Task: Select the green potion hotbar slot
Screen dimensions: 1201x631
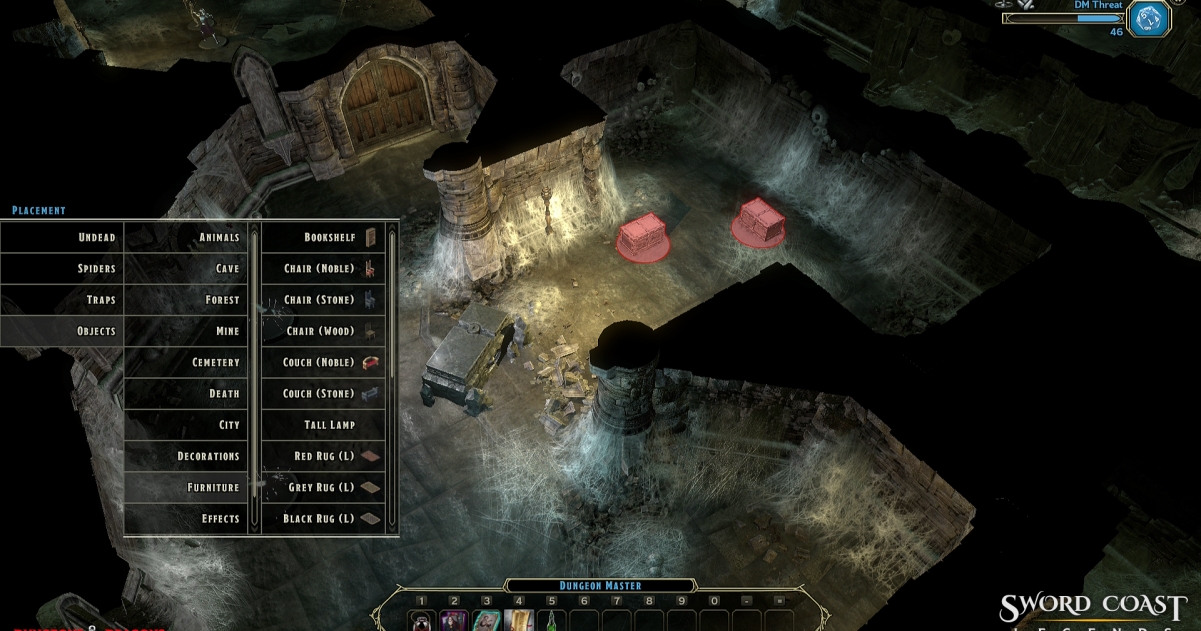Action: tap(551, 621)
